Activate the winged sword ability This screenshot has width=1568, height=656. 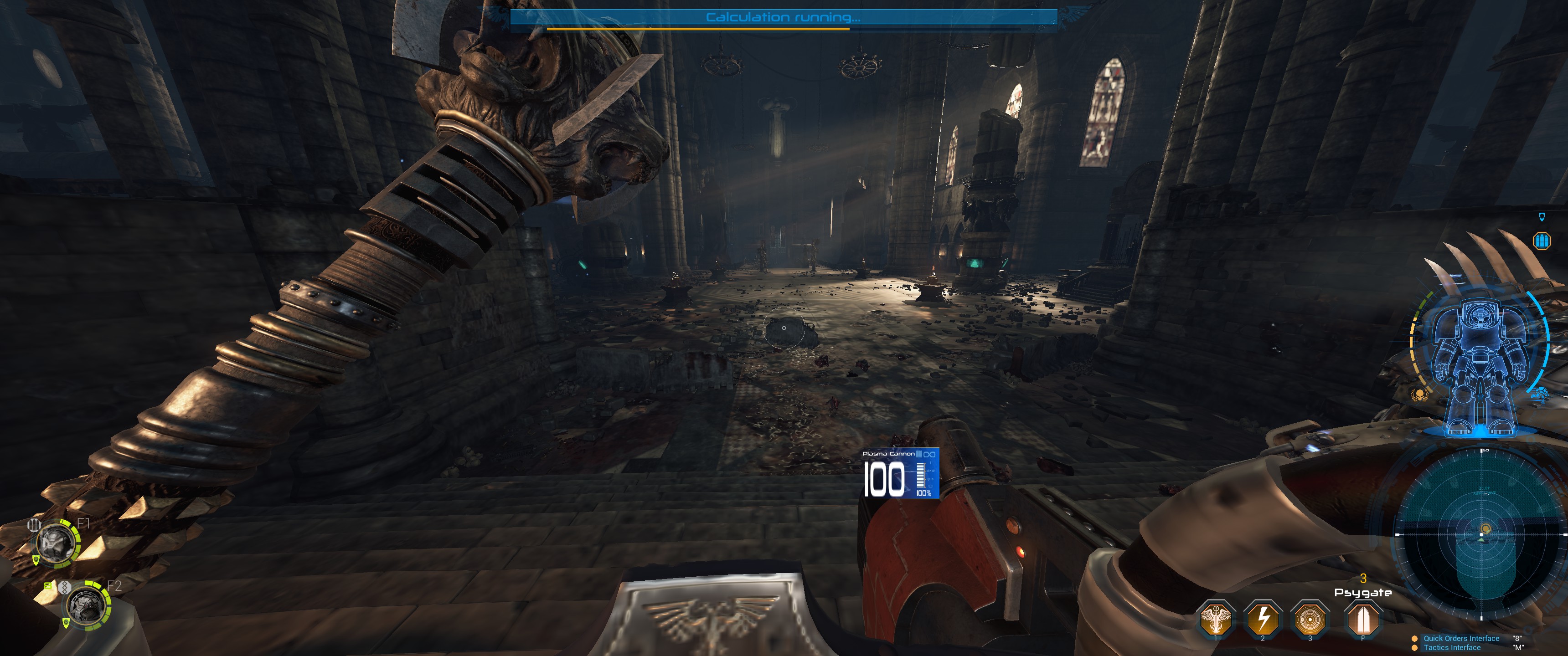(1216, 618)
